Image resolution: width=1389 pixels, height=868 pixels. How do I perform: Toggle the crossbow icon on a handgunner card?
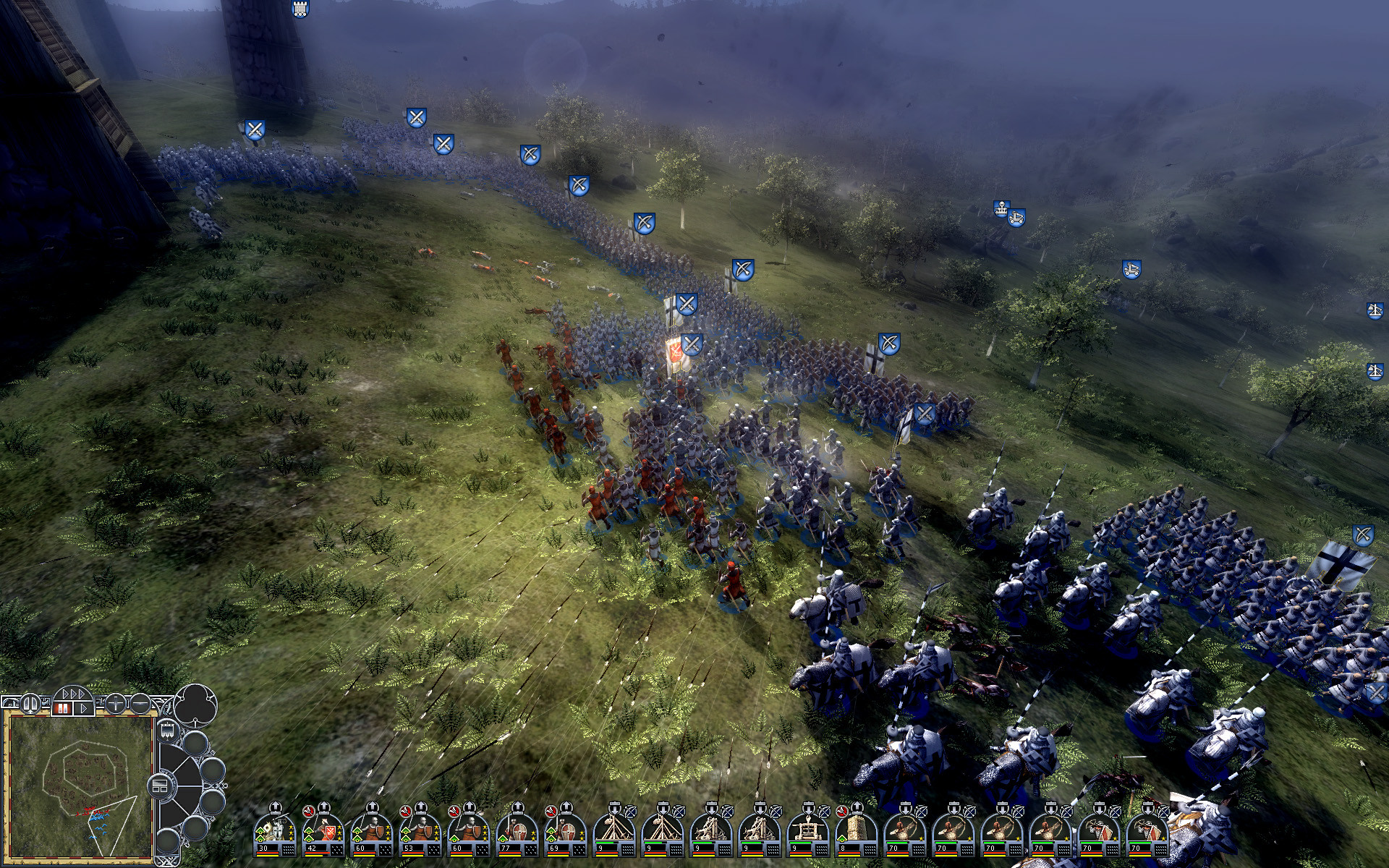1113,813
